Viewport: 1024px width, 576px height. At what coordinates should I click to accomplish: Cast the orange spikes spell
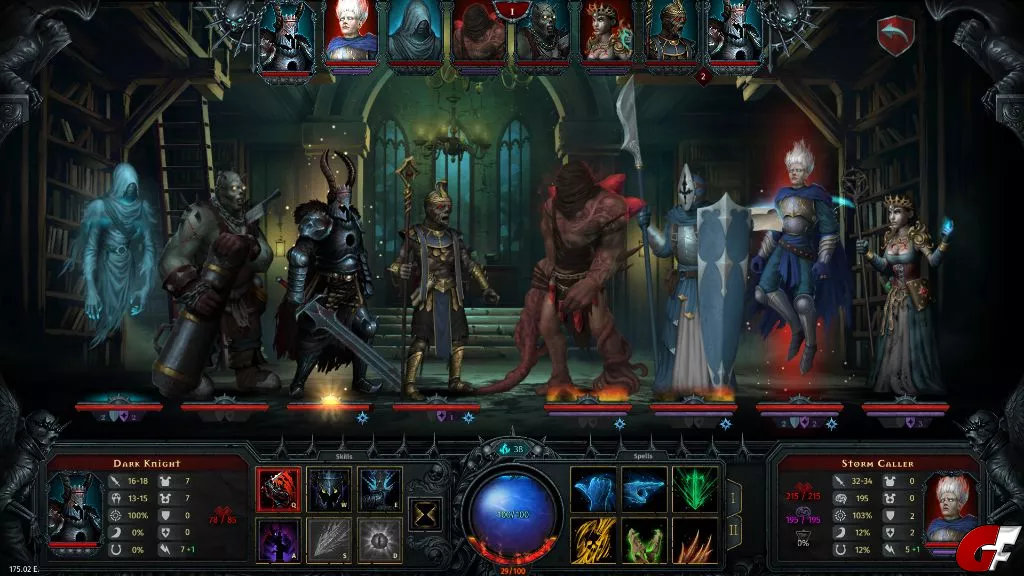(x=695, y=540)
